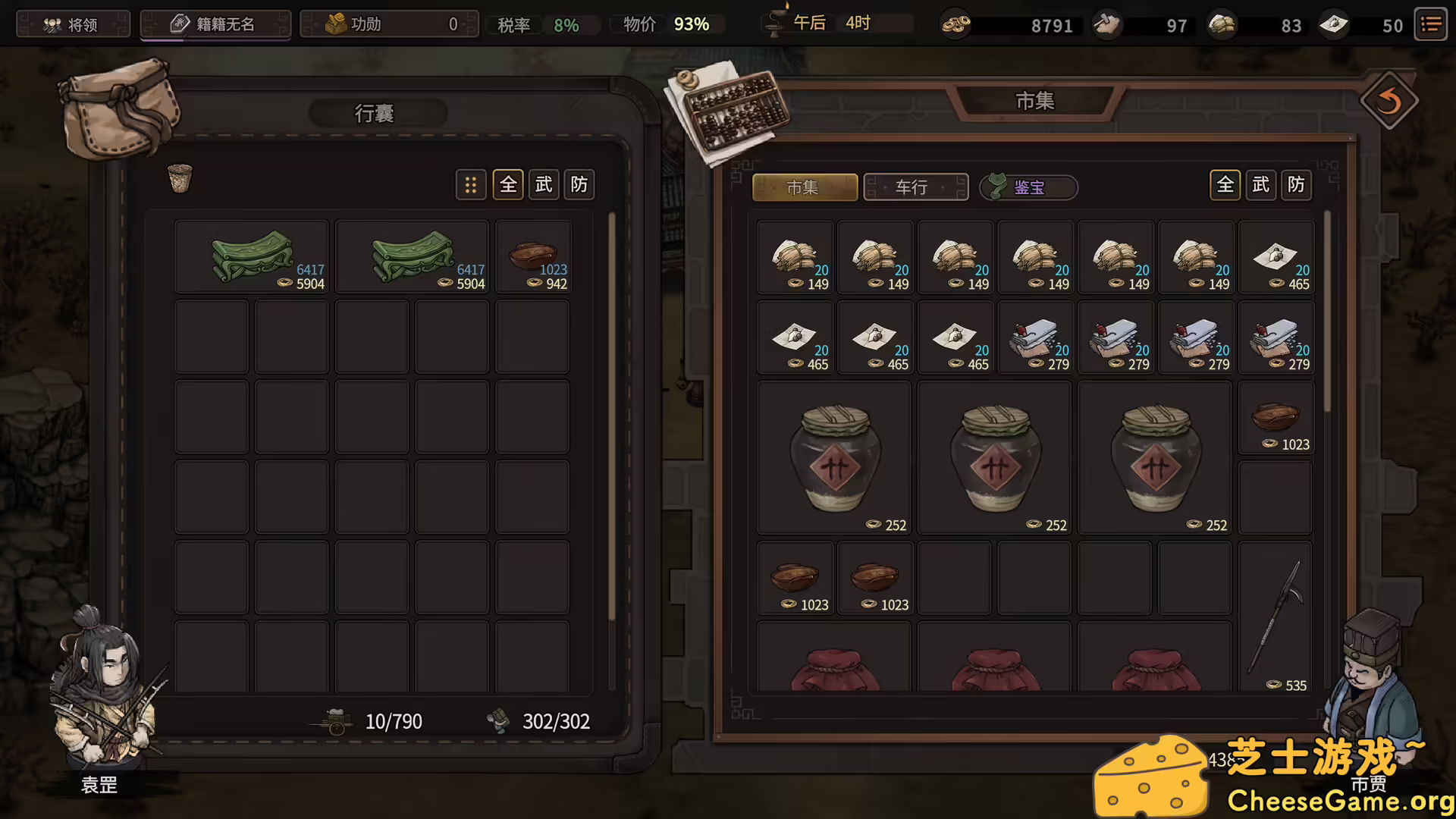Enable the grid sort toggle in the 行囊 panel

click(x=471, y=184)
